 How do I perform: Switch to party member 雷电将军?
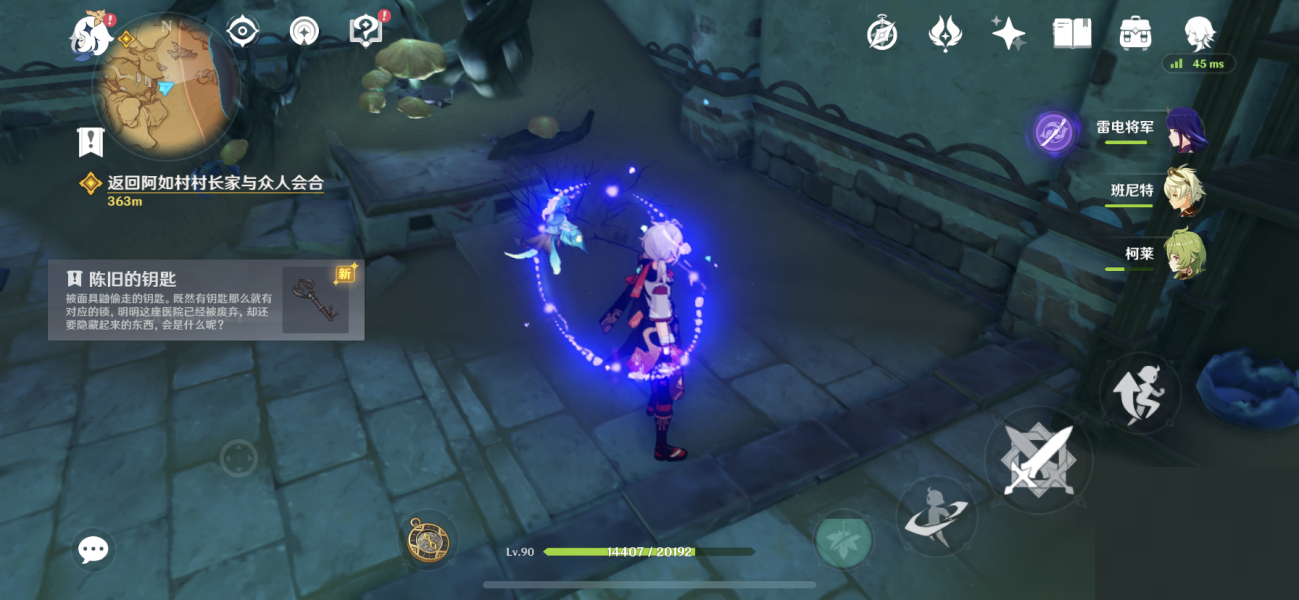(x=1183, y=131)
